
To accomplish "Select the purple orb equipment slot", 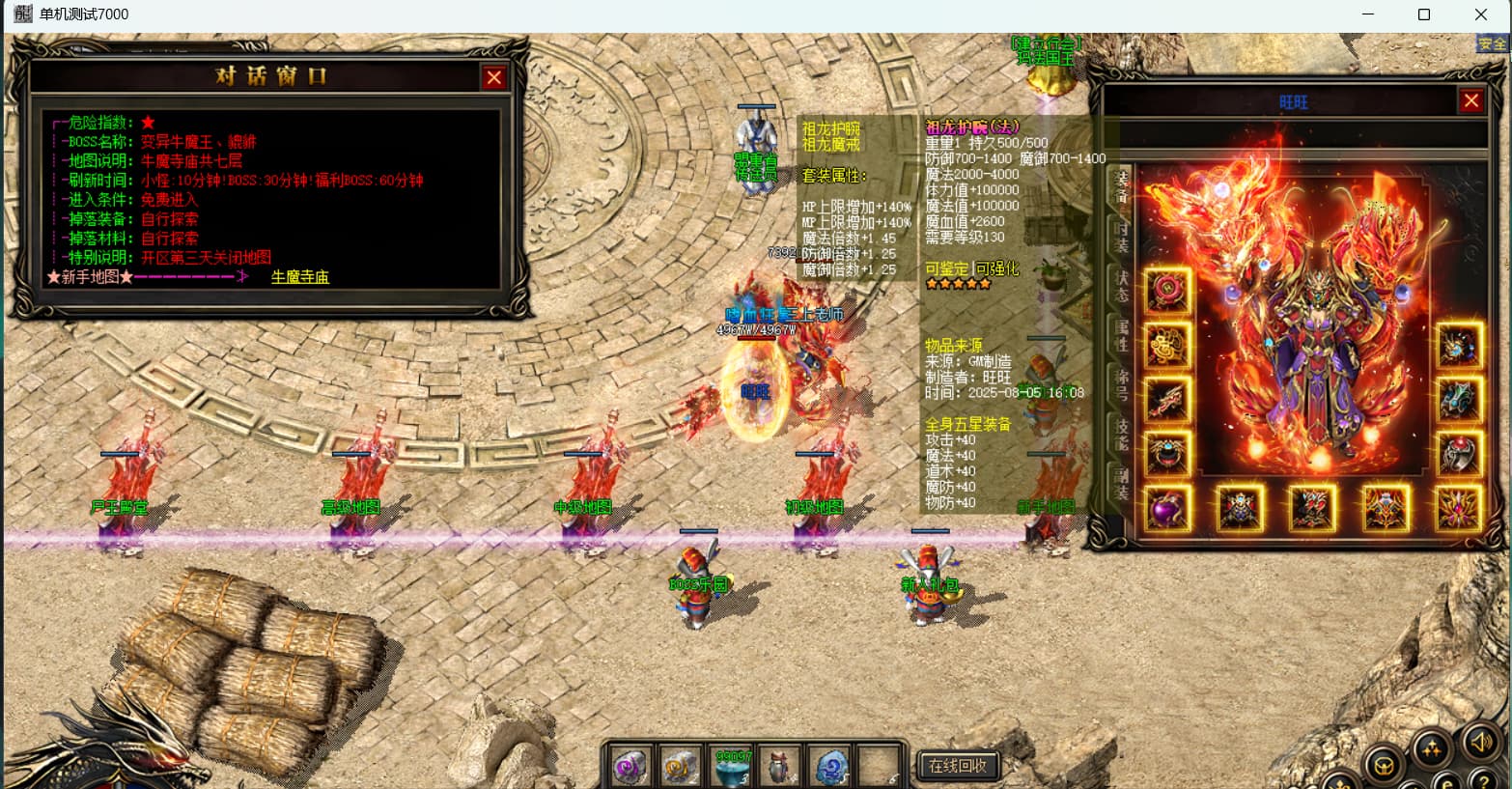I will tap(1167, 508).
